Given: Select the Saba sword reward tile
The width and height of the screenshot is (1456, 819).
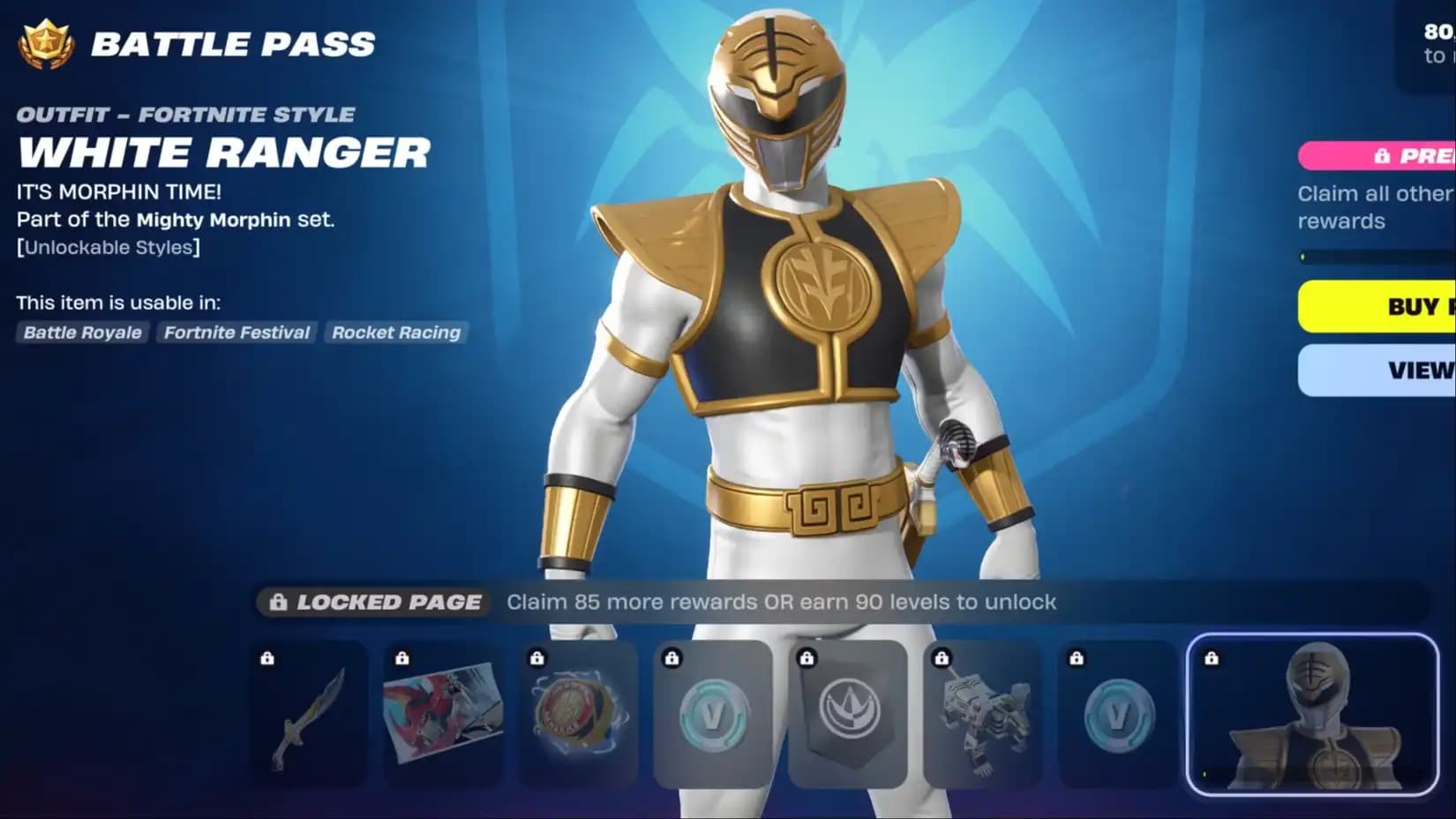Looking at the screenshot, I should pyautogui.click(x=310, y=714).
